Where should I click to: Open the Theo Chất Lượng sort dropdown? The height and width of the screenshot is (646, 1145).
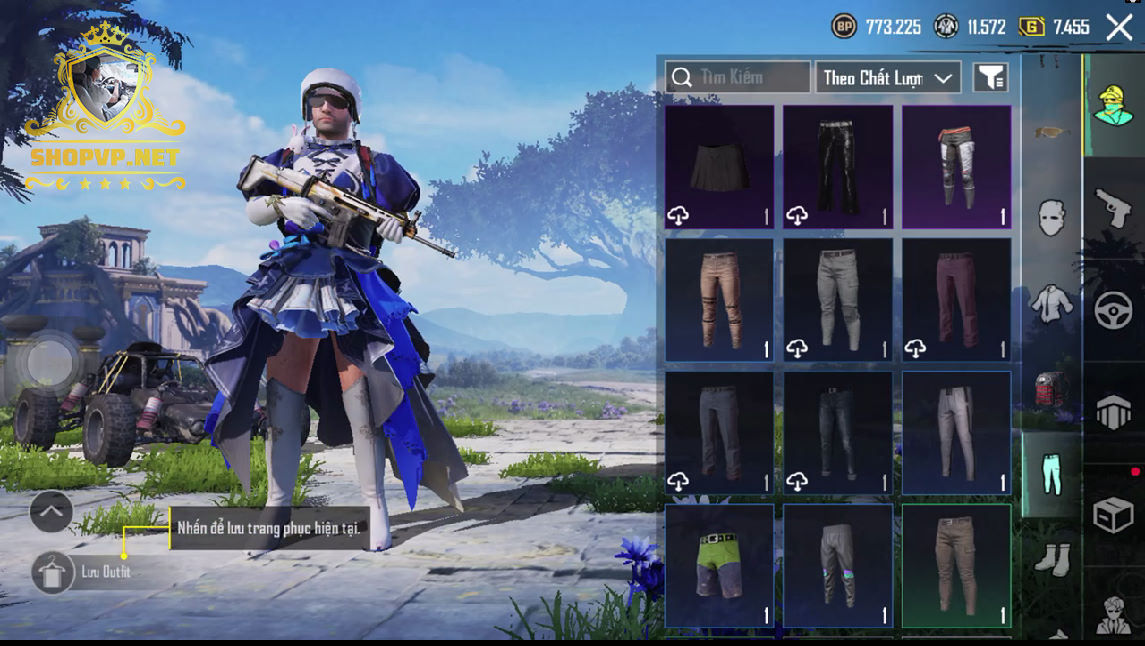pyautogui.click(x=888, y=77)
